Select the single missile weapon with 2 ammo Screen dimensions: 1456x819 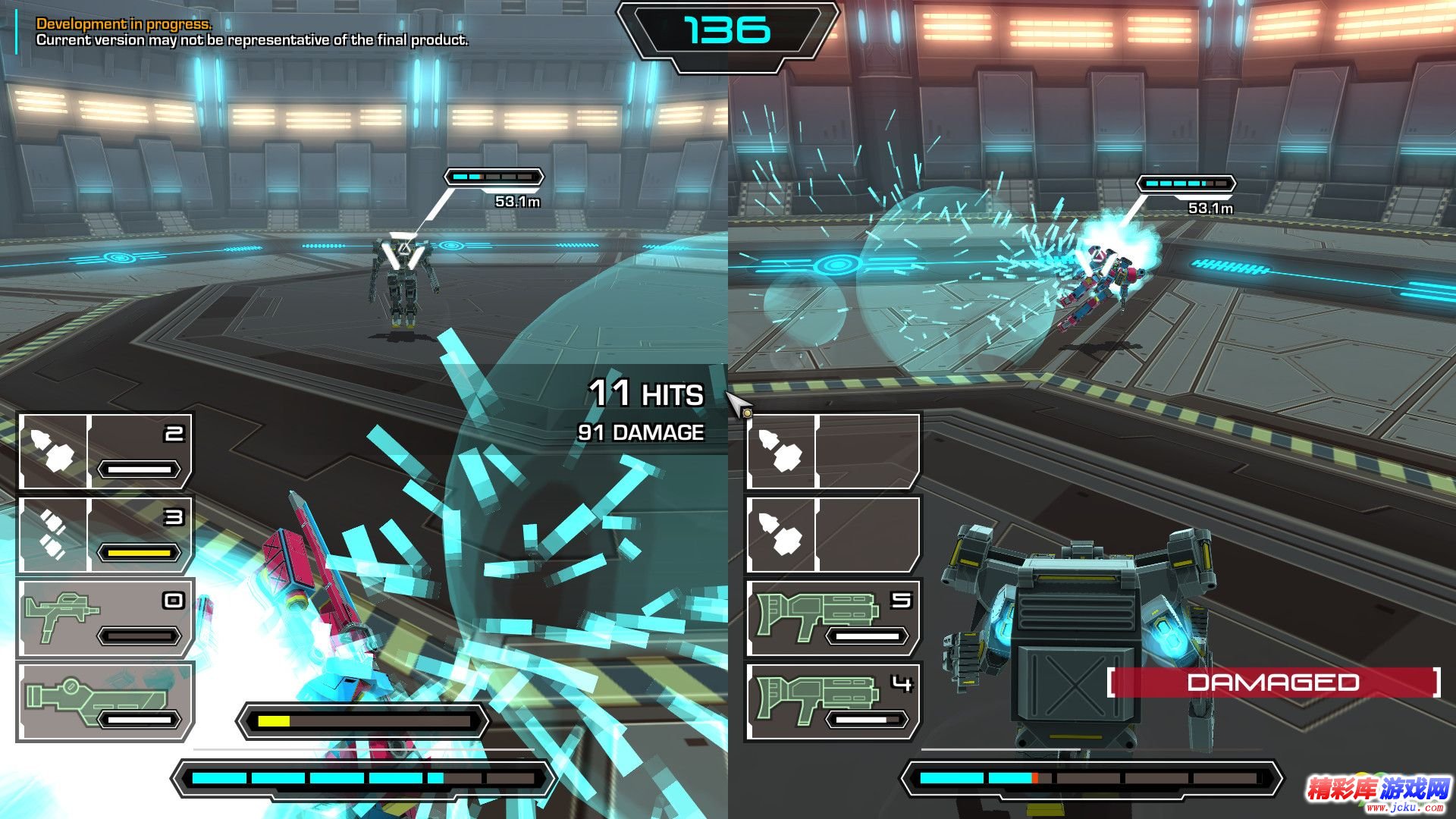coord(105,451)
